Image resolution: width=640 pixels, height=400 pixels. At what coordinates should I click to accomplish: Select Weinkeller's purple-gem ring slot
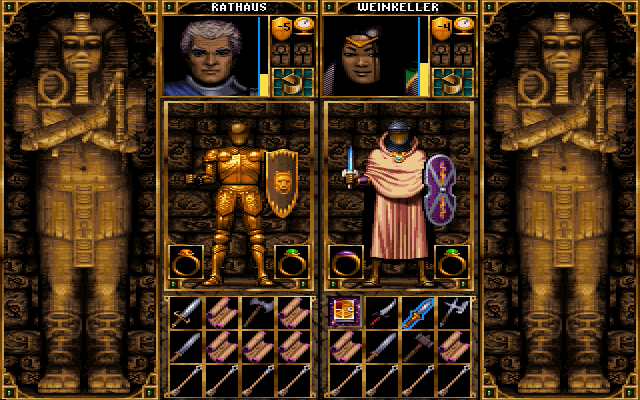point(345,262)
